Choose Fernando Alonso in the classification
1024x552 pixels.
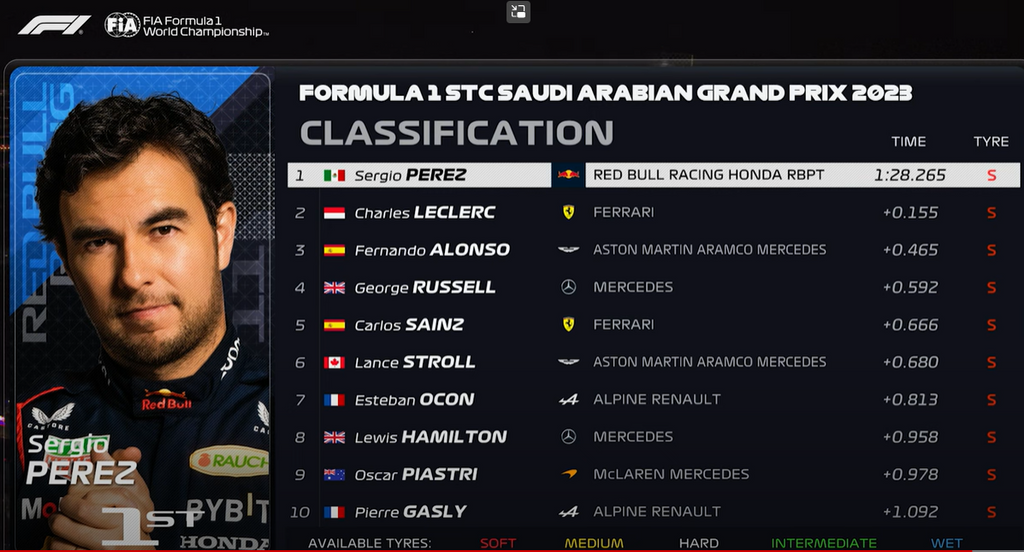click(432, 250)
